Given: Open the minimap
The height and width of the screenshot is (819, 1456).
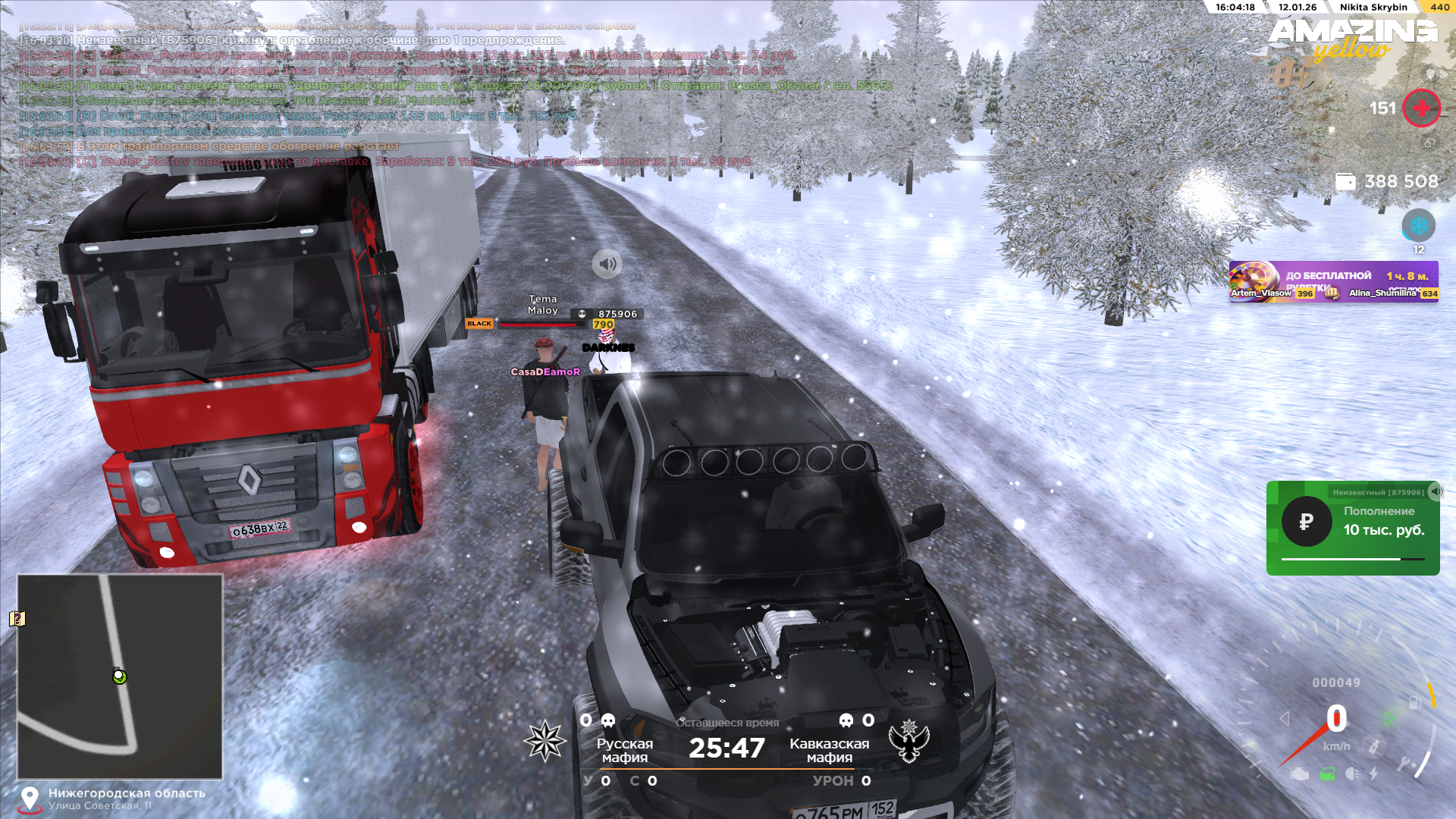Looking at the screenshot, I should (120, 676).
